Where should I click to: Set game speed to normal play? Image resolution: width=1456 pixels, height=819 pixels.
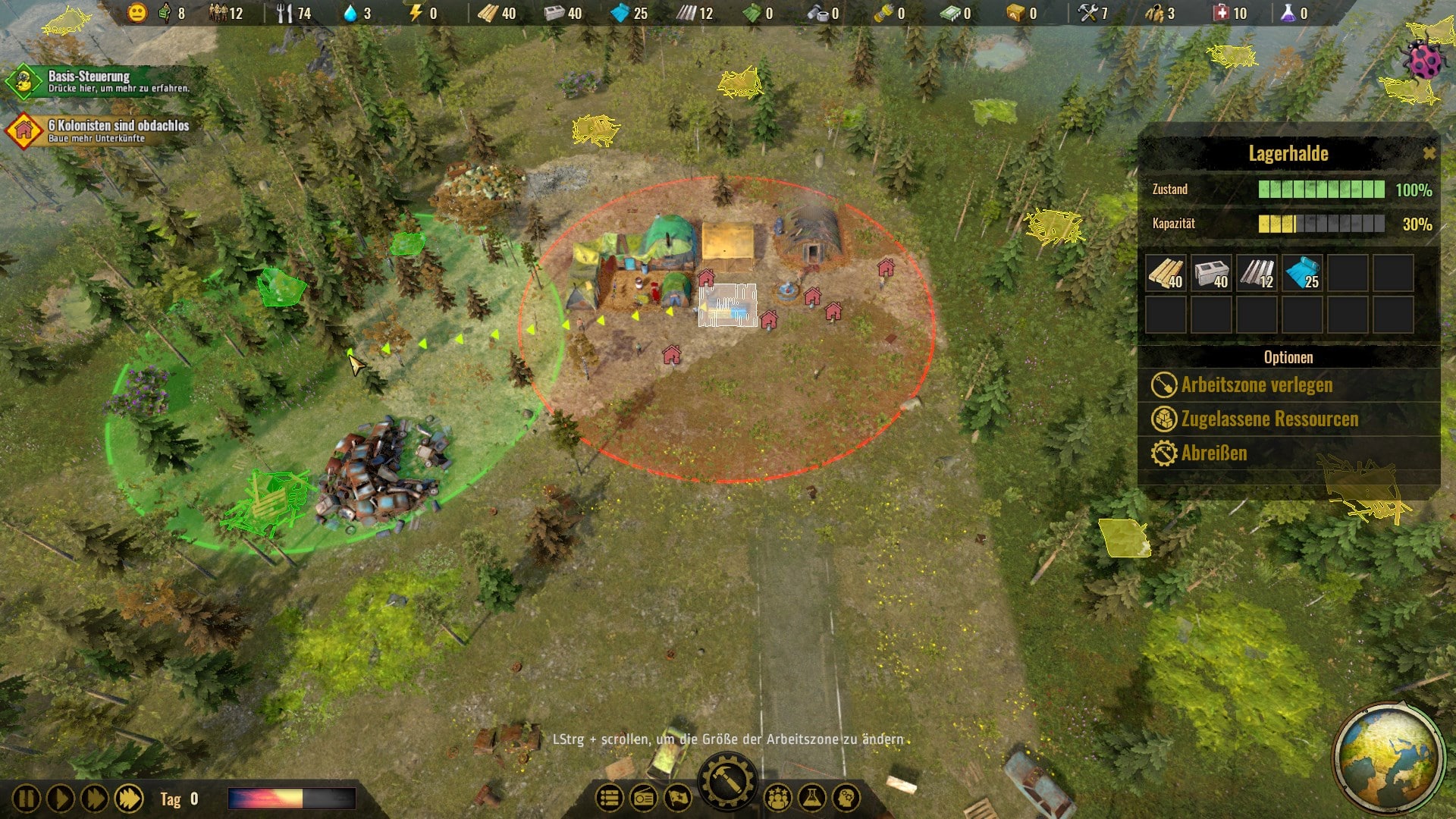tap(60, 799)
